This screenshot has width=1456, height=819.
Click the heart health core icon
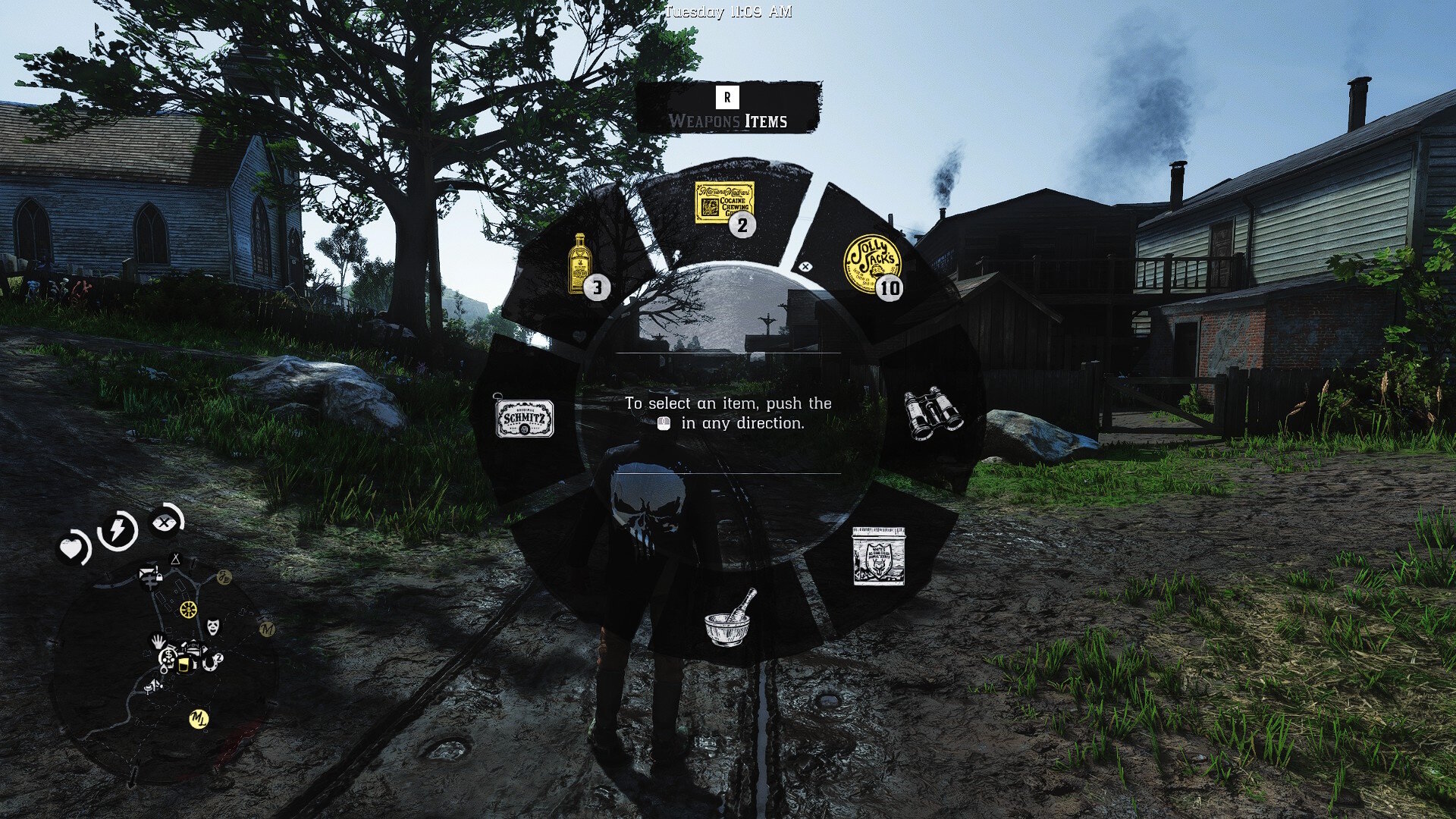pos(73,548)
